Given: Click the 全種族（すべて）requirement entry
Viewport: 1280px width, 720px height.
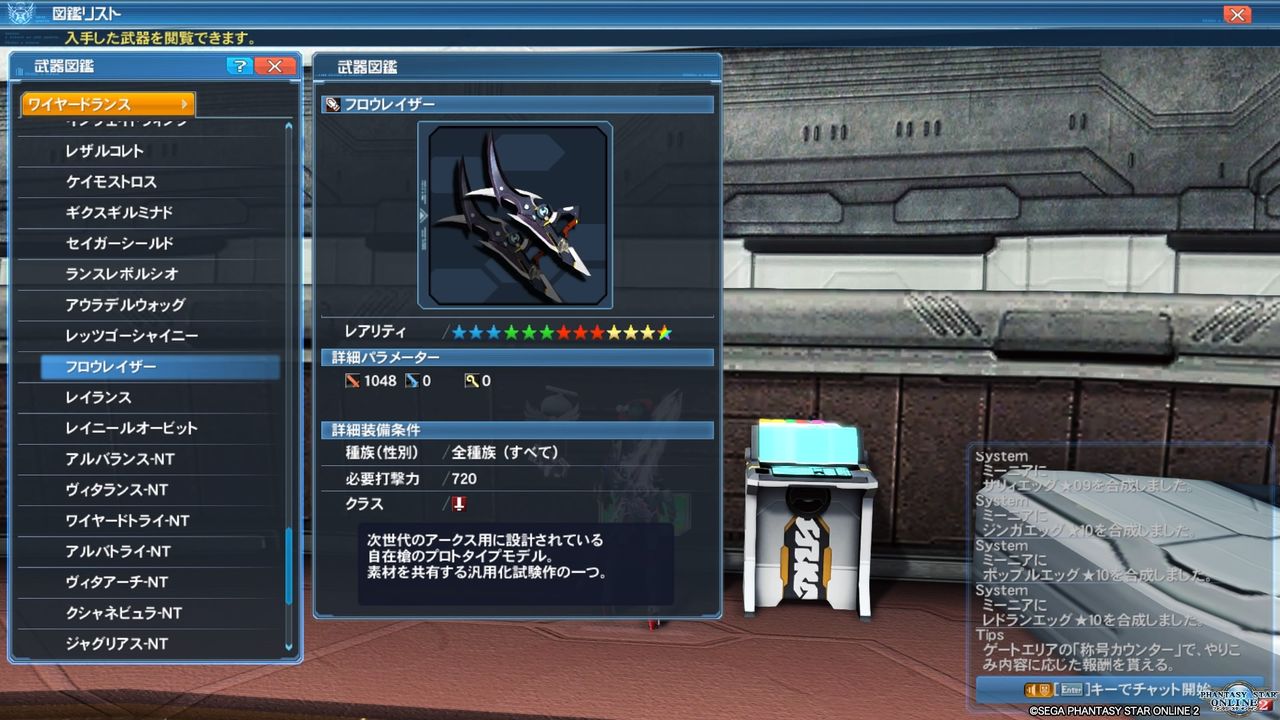Looking at the screenshot, I should click(504, 452).
